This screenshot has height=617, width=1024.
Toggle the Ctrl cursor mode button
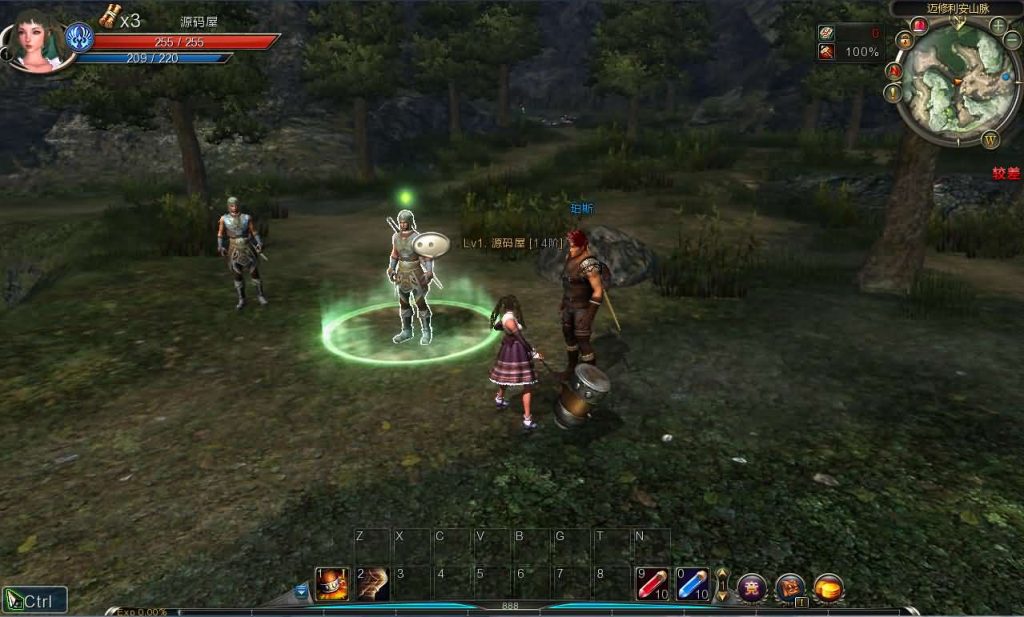click(x=35, y=600)
